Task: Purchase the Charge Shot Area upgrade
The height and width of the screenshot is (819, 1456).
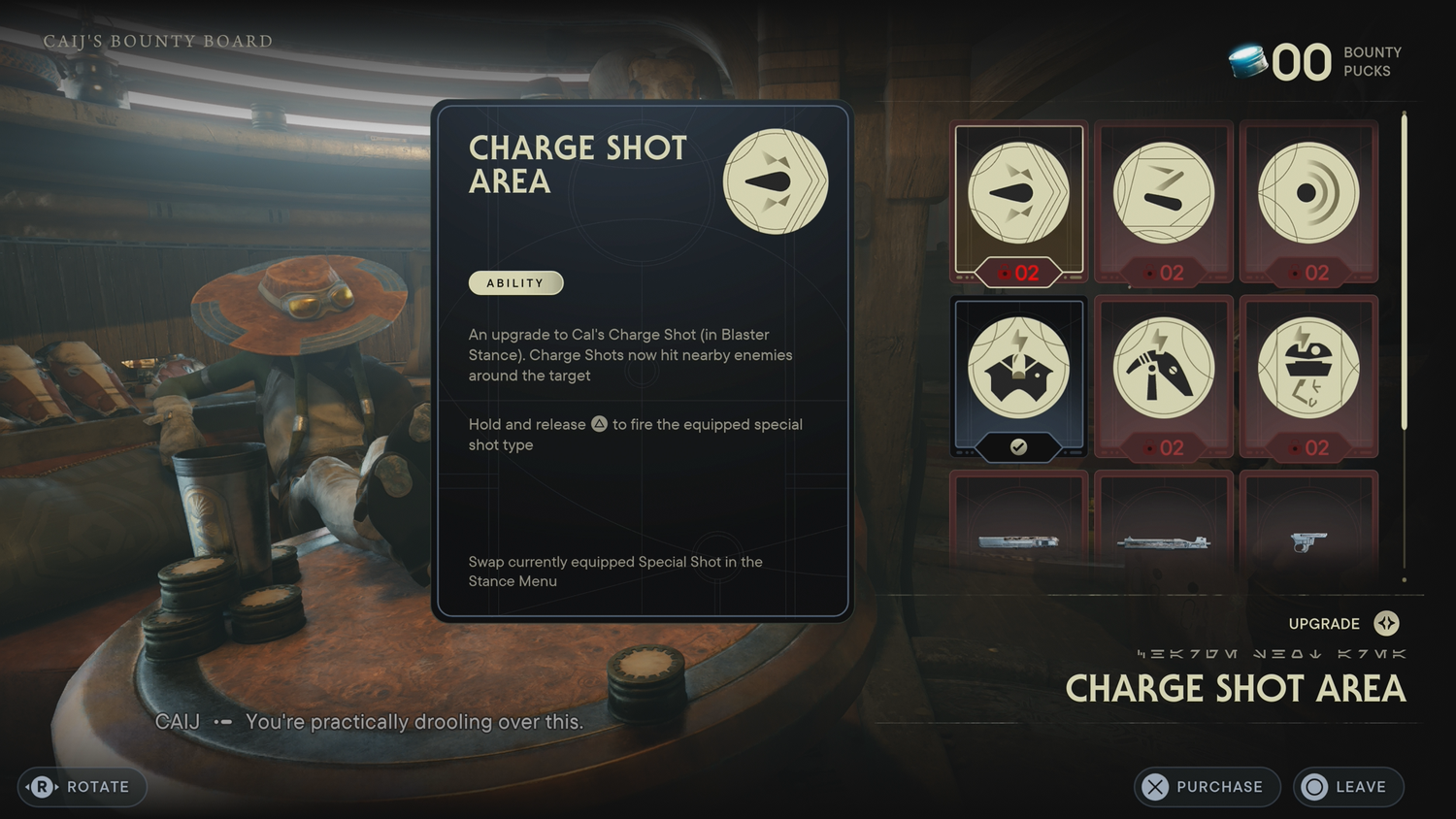Action: [x=1207, y=787]
